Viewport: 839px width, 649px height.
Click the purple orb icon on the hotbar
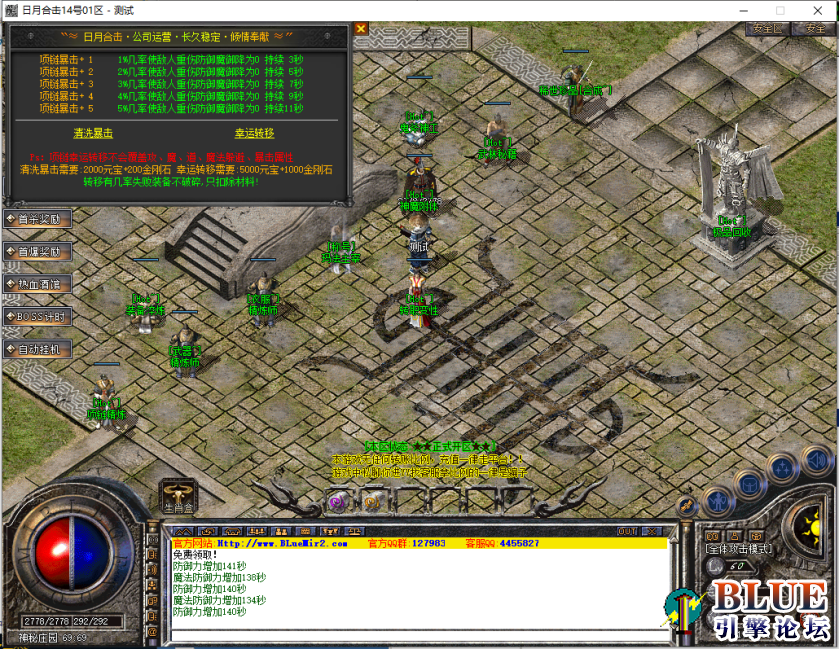tap(337, 502)
